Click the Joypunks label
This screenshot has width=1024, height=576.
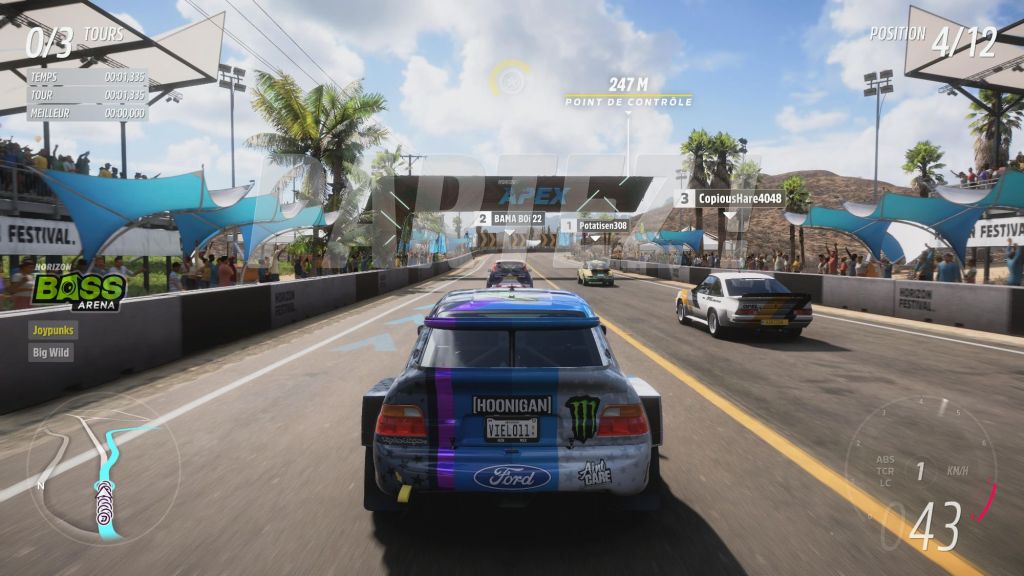pos(54,329)
